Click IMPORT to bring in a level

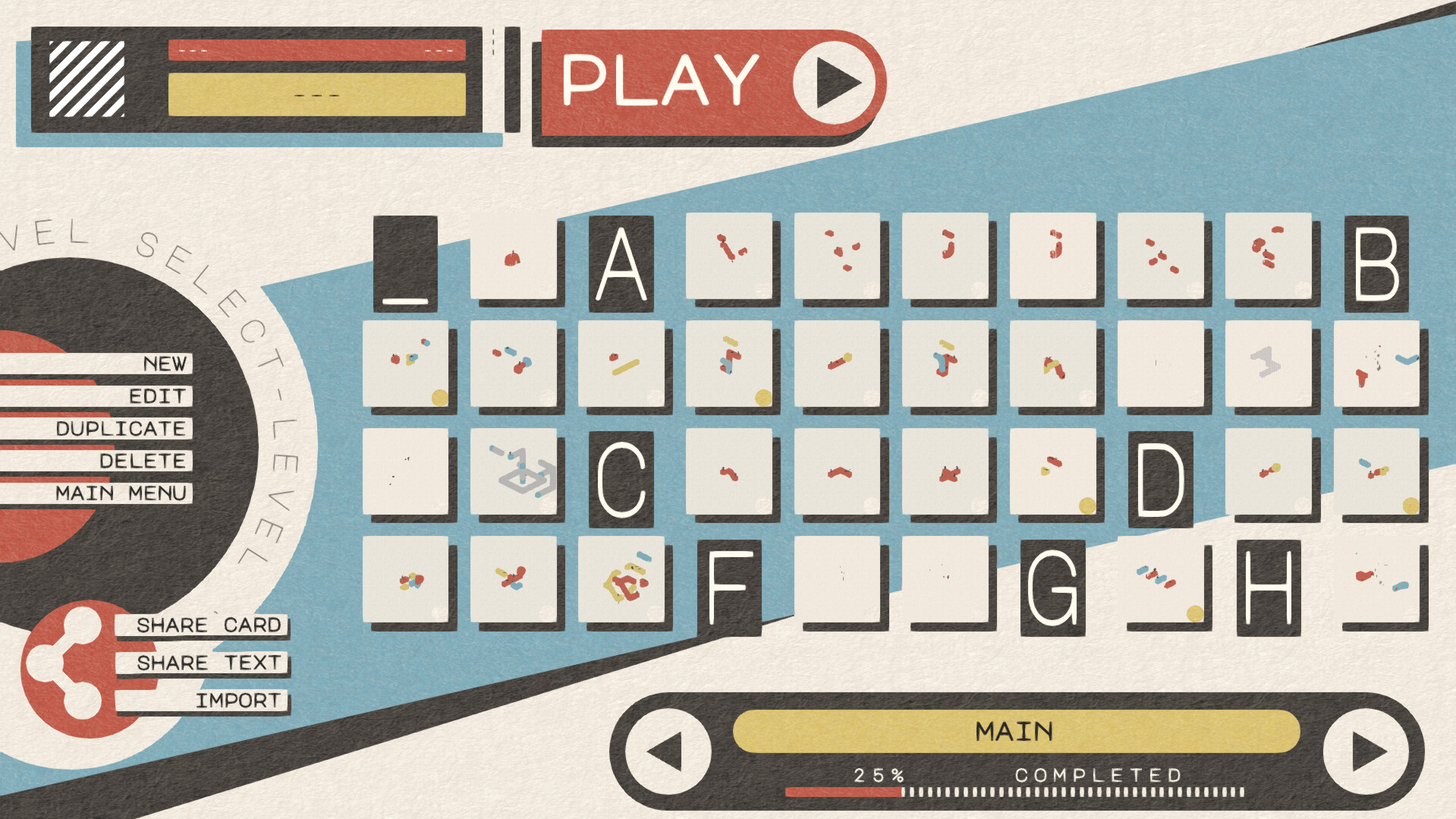239,700
